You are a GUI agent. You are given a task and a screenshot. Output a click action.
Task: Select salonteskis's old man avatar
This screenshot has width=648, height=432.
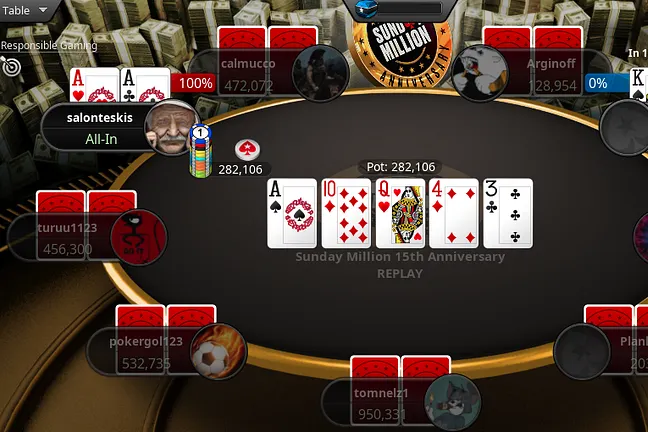coord(170,127)
